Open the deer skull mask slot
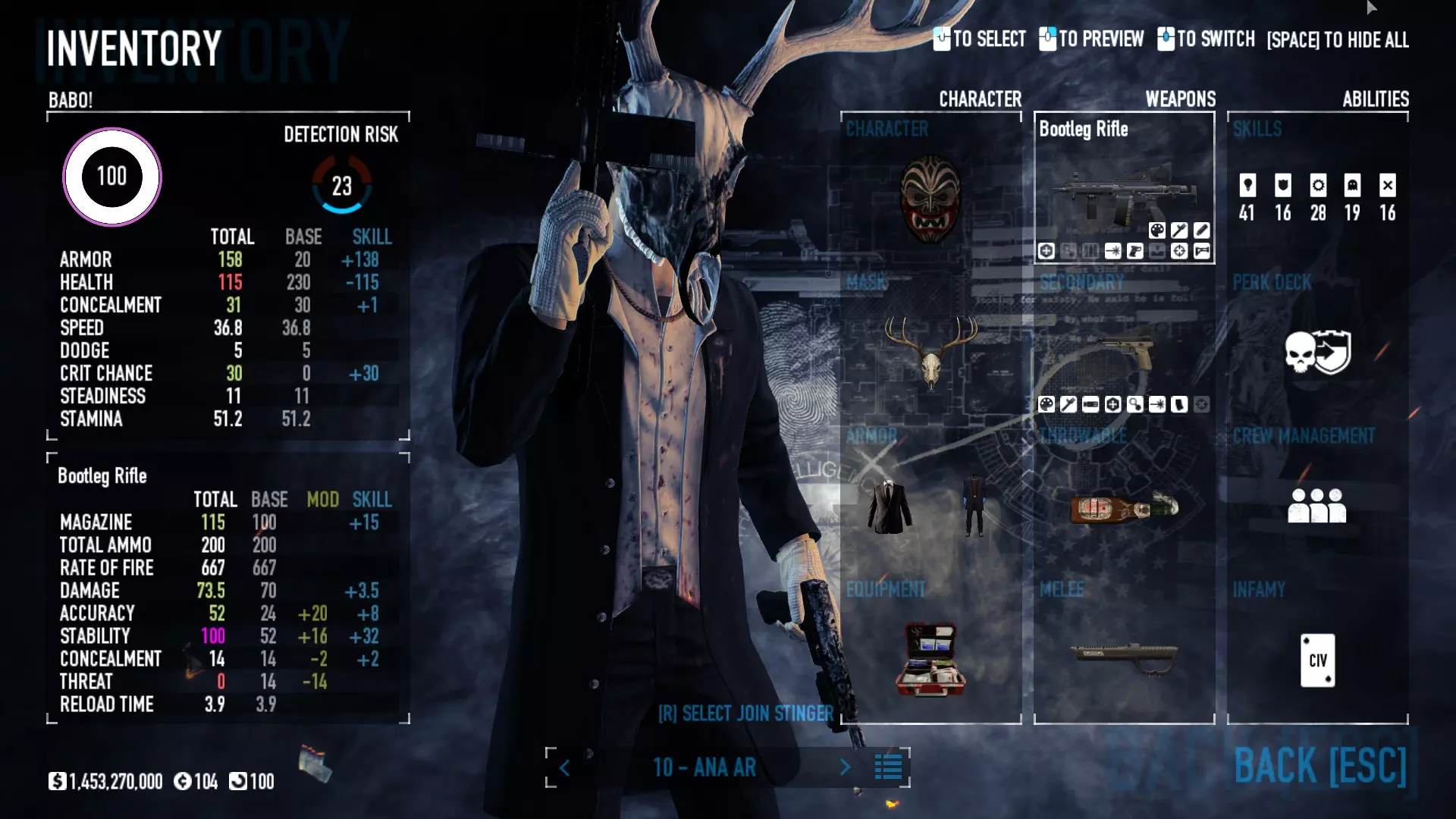This screenshot has height=819, width=1456. [x=930, y=350]
